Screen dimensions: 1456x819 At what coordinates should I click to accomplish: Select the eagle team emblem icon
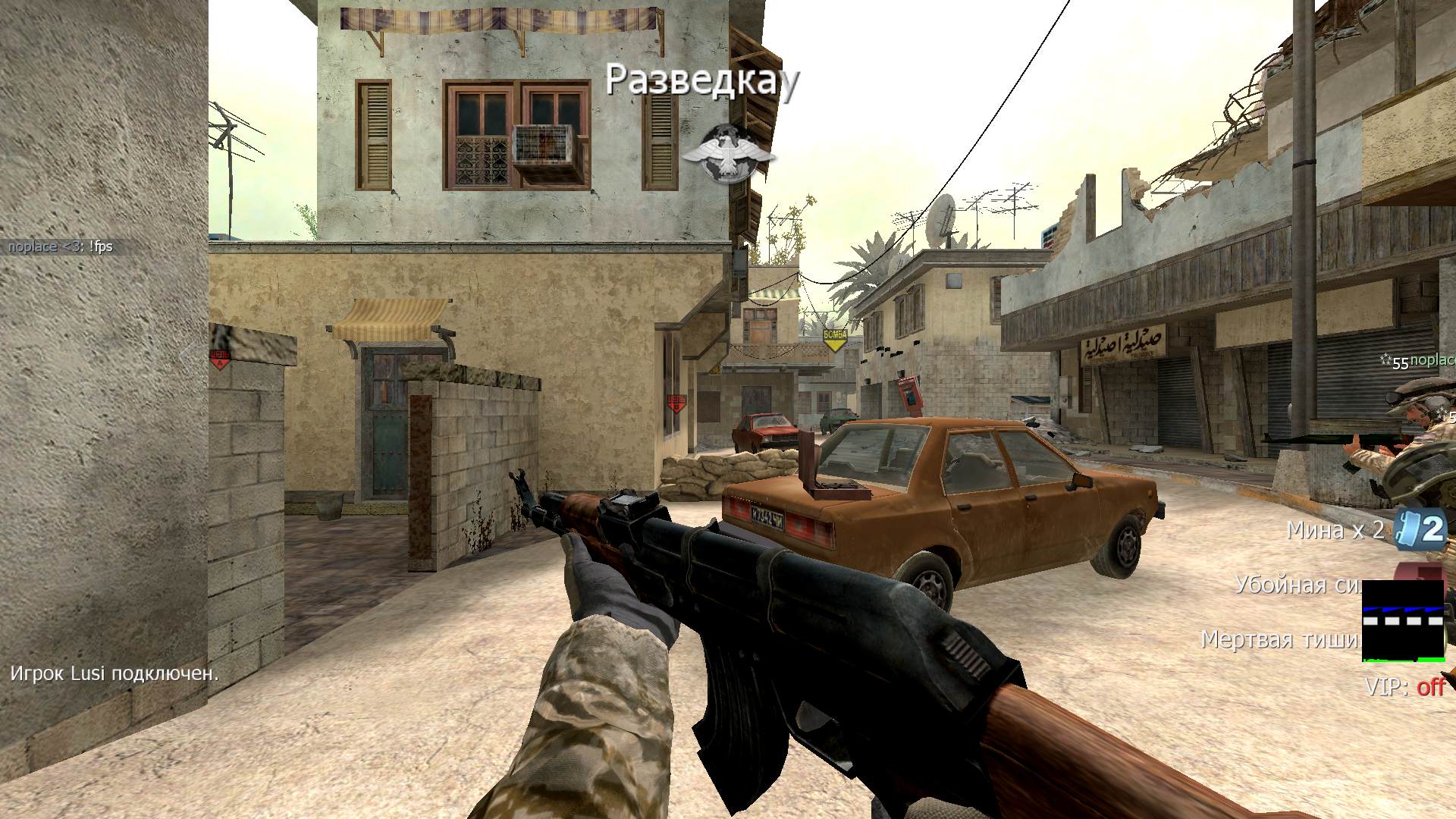(729, 154)
